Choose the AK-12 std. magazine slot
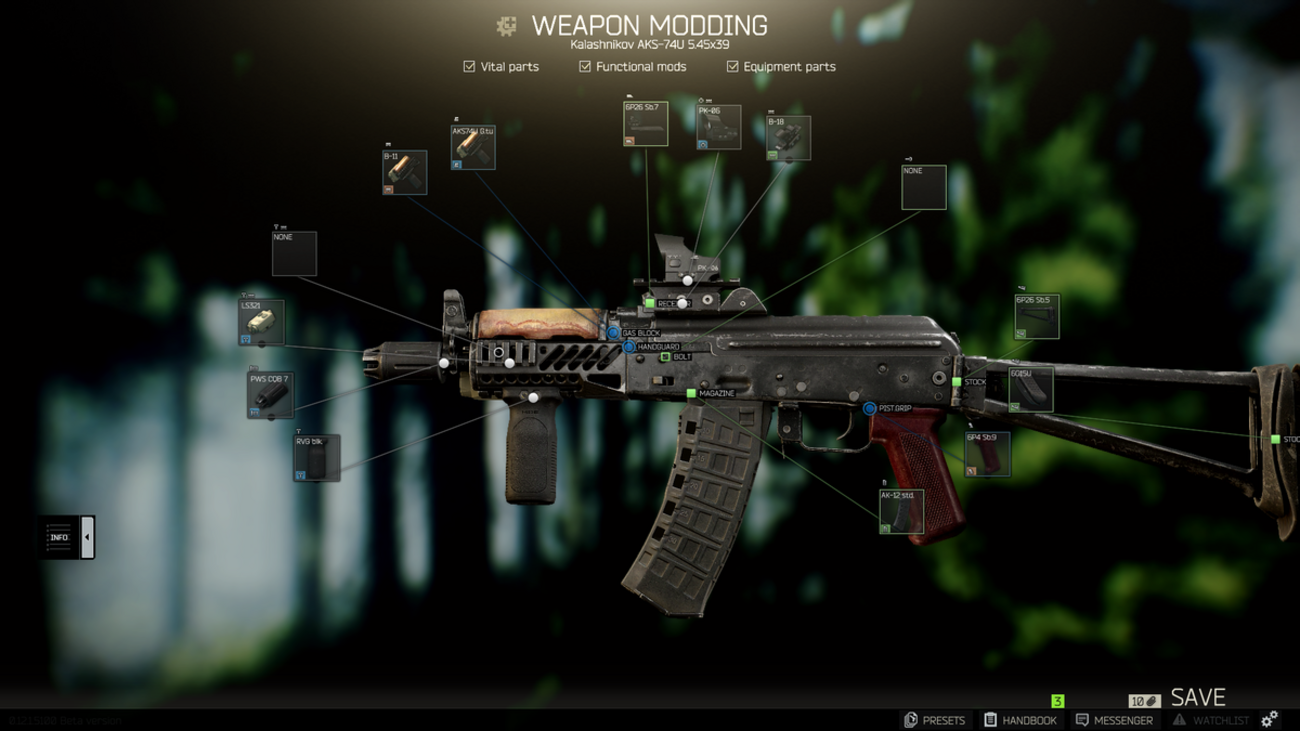 901,512
